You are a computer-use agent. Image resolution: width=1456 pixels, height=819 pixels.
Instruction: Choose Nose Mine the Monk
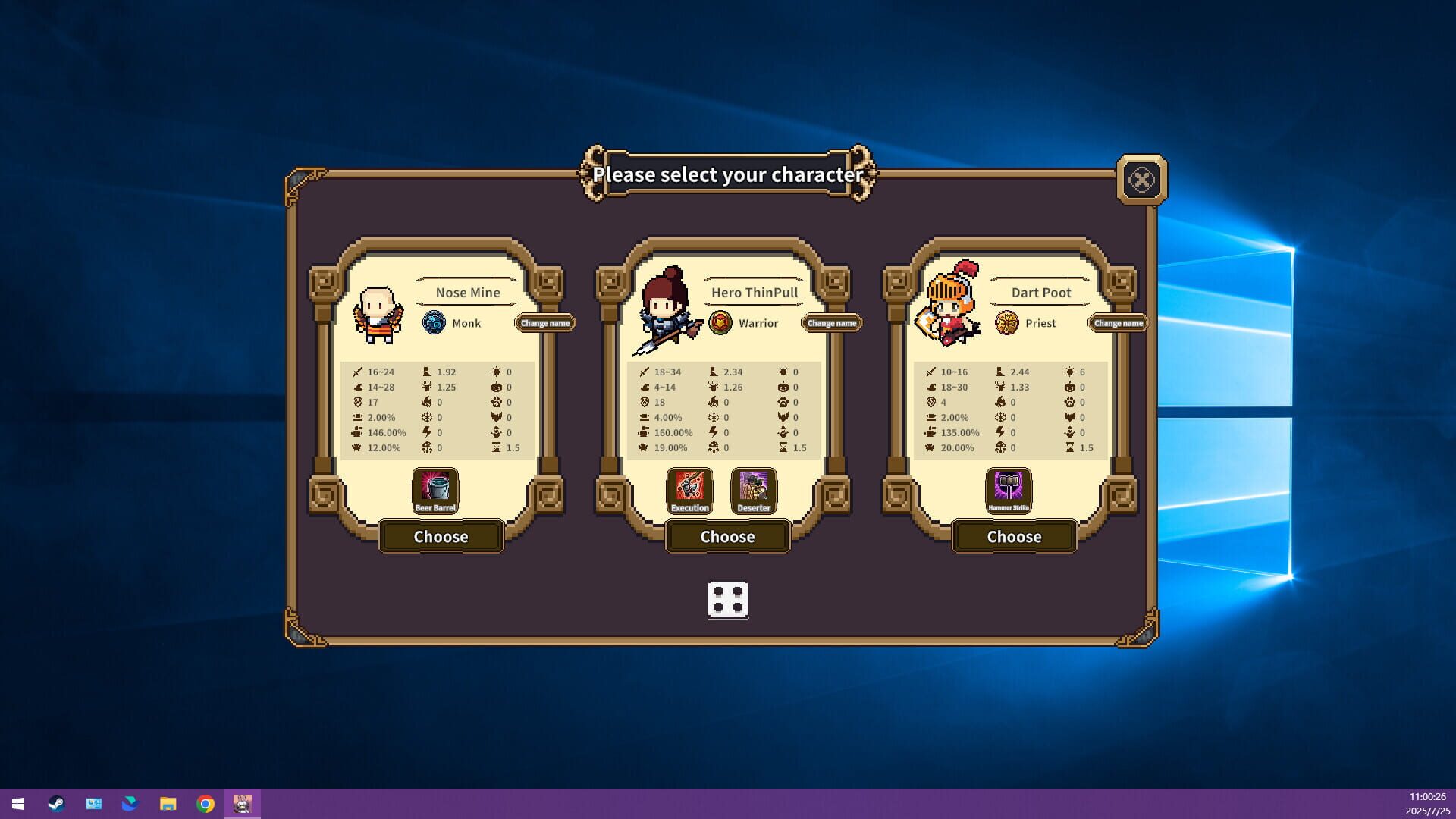tap(441, 536)
